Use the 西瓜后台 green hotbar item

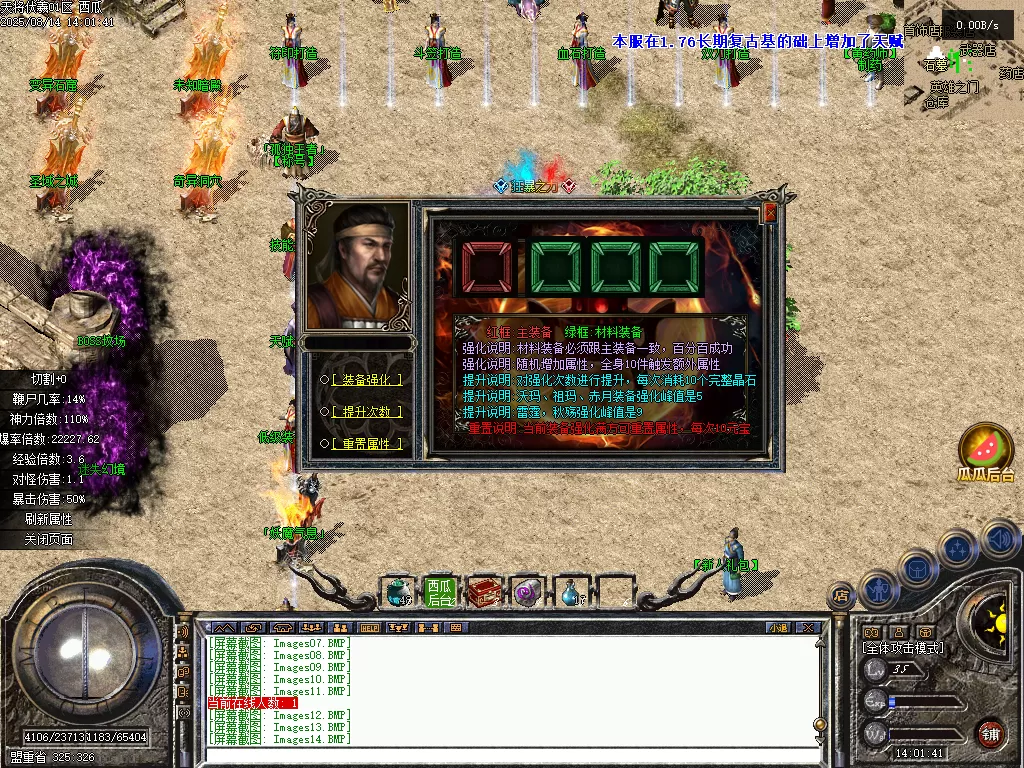point(439,592)
